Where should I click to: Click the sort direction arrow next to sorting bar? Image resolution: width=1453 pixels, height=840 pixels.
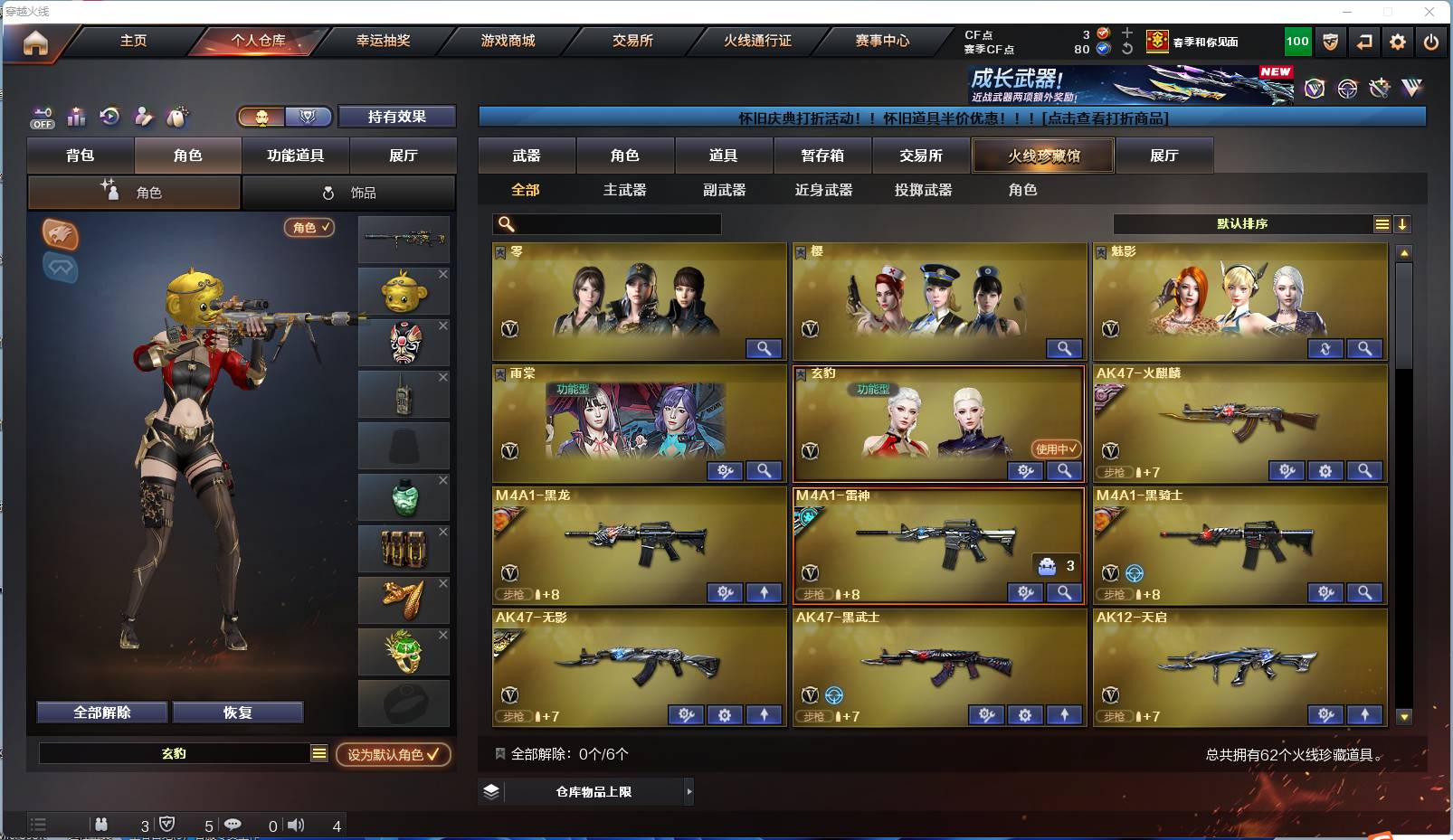1403,223
